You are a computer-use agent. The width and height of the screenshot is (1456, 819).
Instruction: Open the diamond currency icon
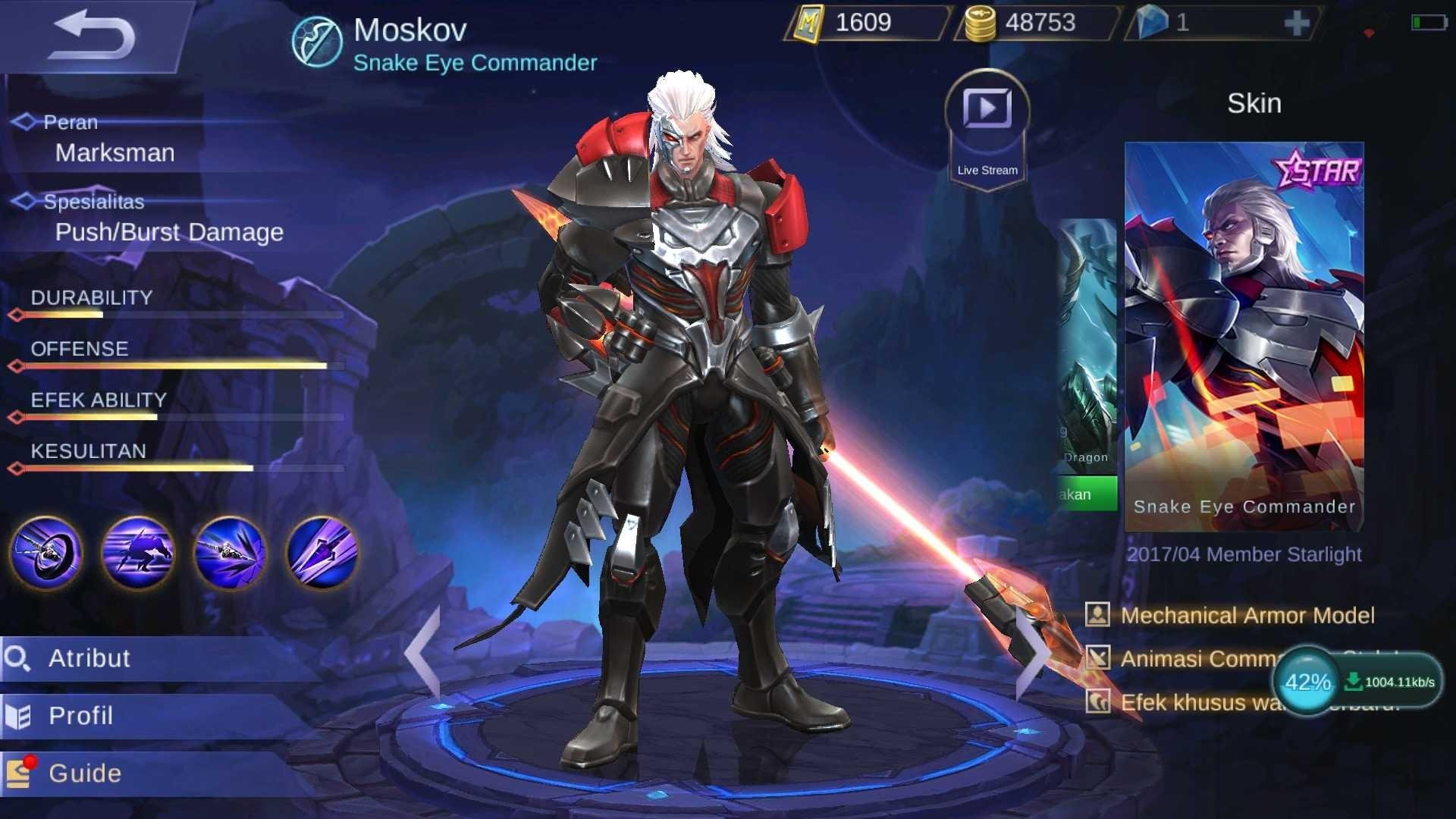pyautogui.click(x=1153, y=22)
